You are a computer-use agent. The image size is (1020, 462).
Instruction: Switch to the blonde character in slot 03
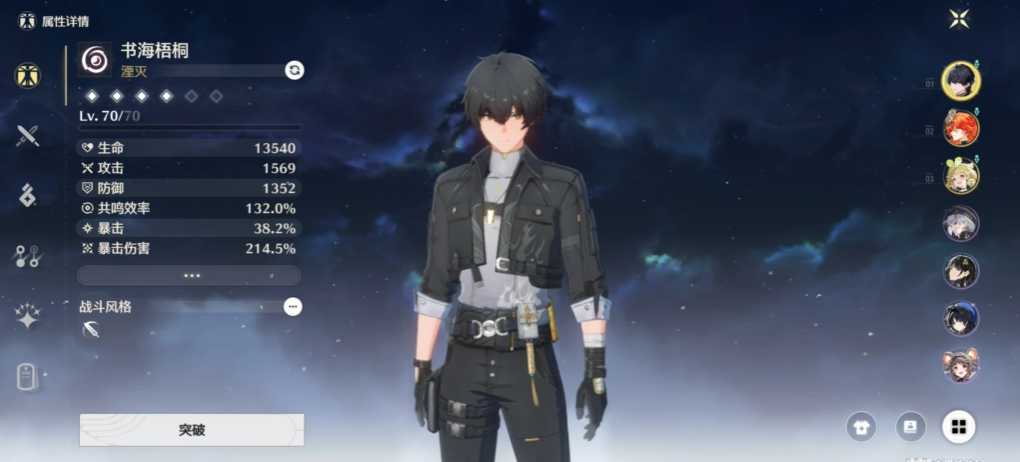[x=961, y=176]
